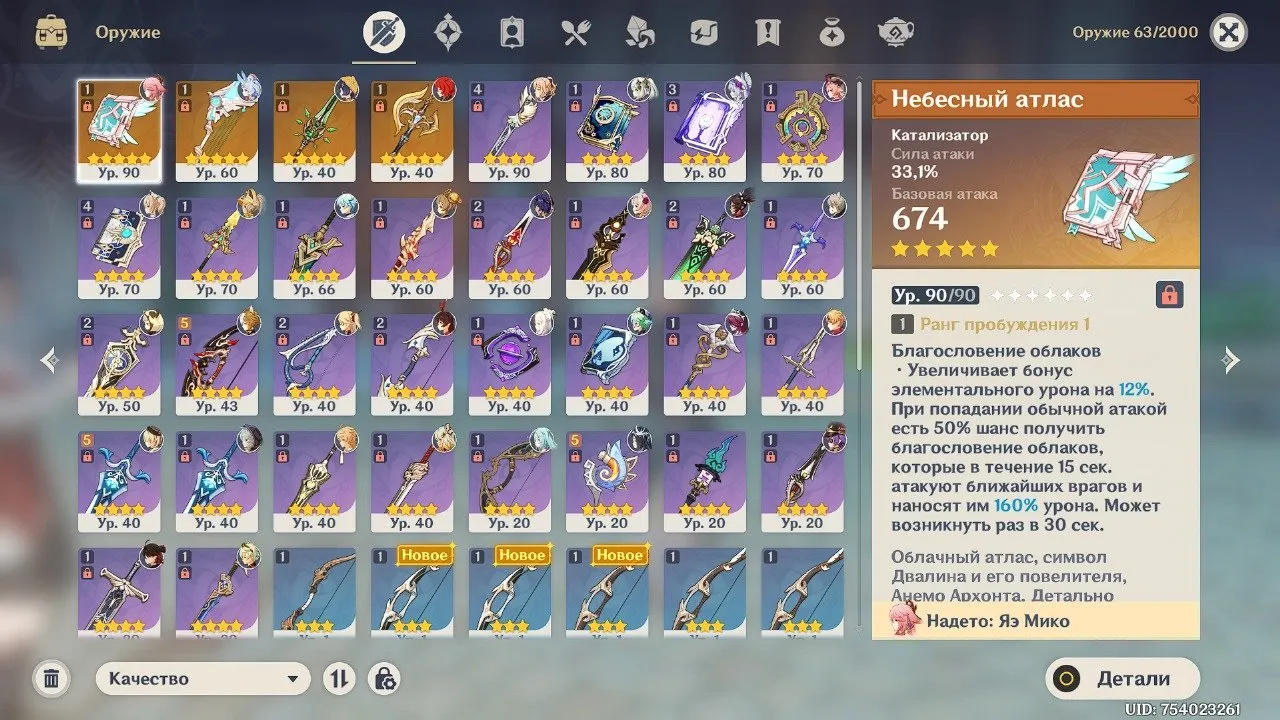Open the Food inventory category

tap(575, 31)
